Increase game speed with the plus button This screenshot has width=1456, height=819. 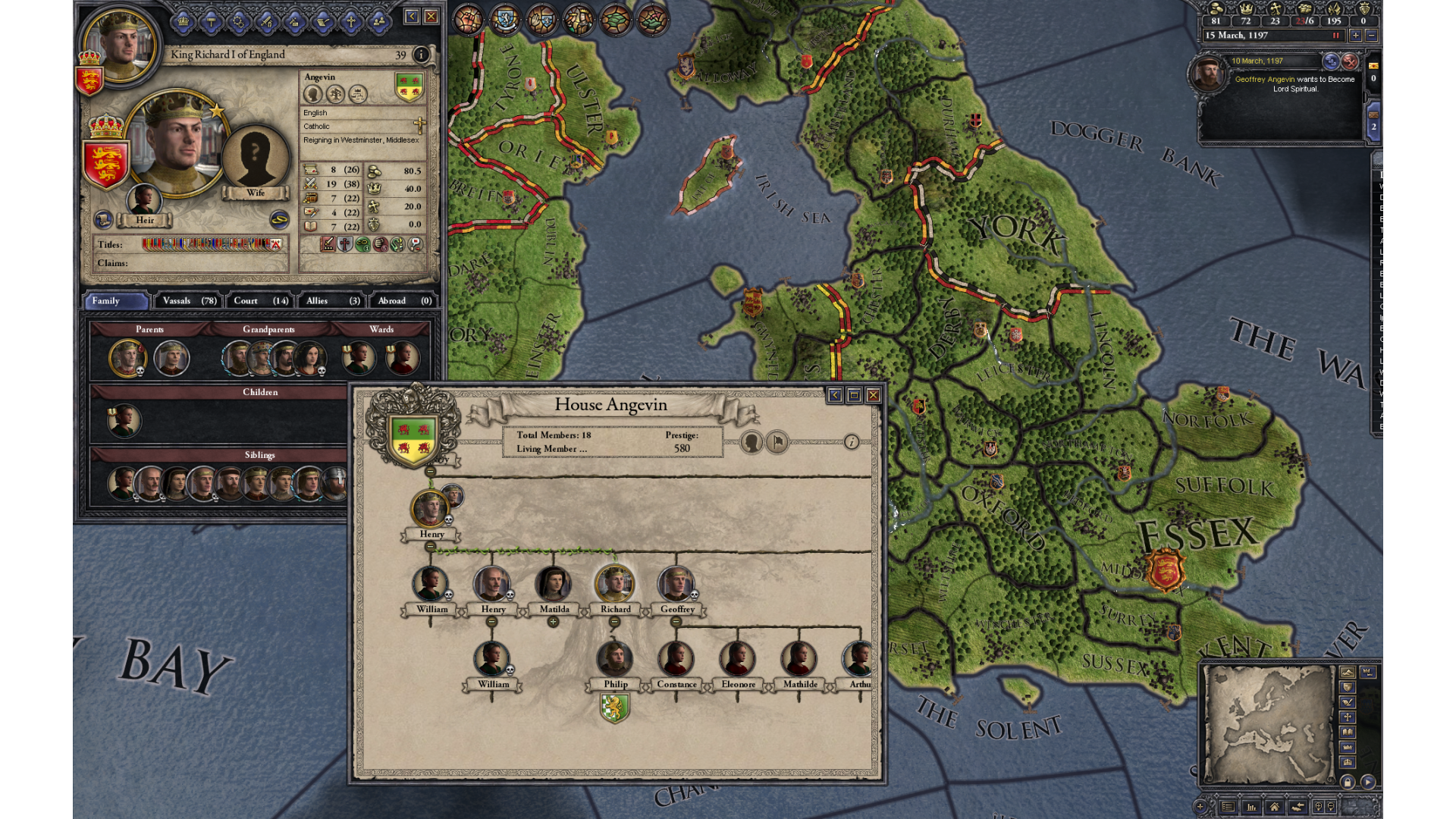click(1355, 36)
